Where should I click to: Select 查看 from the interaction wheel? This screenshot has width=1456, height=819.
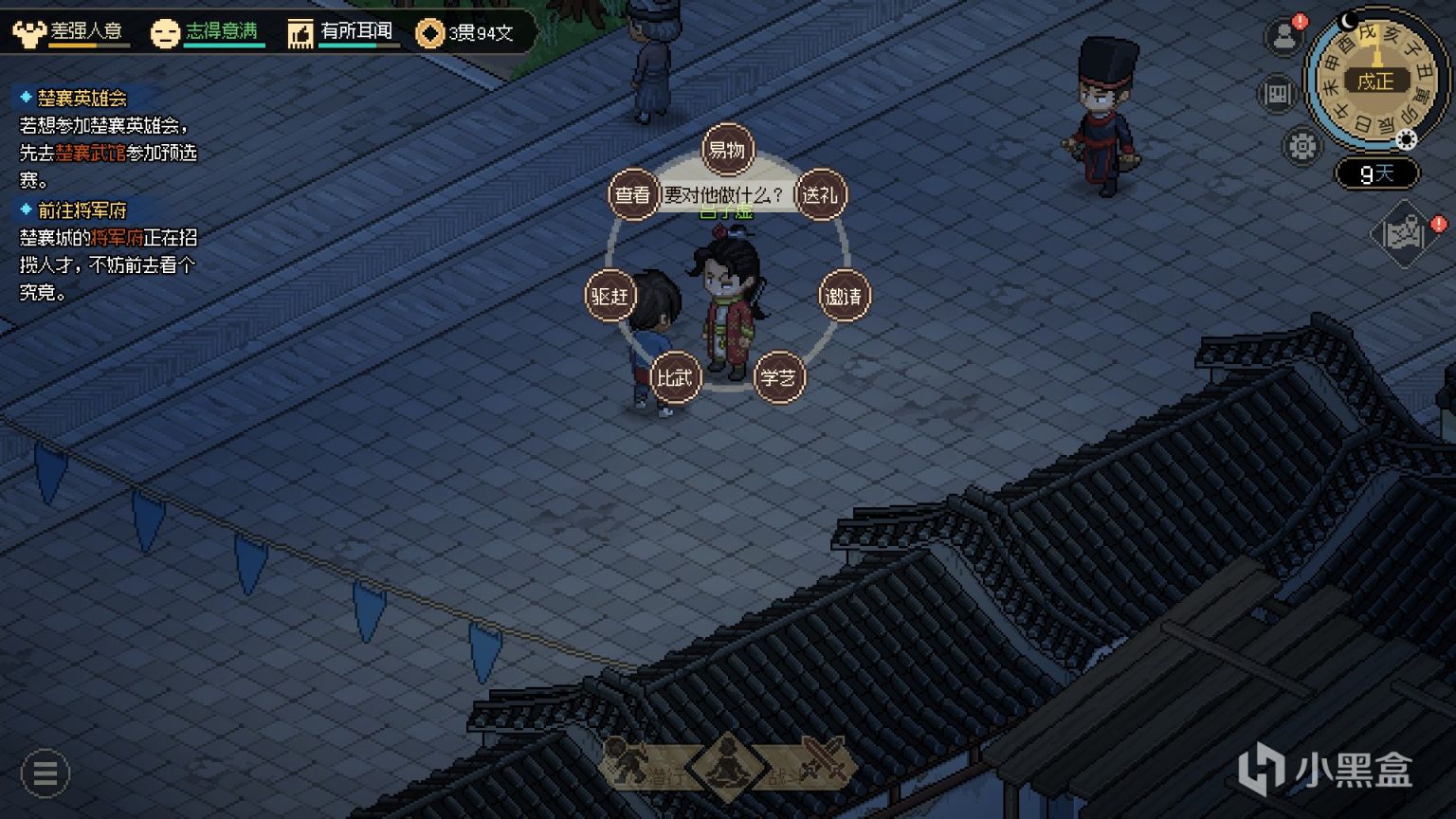pyautogui.click(x=632, y=193)
